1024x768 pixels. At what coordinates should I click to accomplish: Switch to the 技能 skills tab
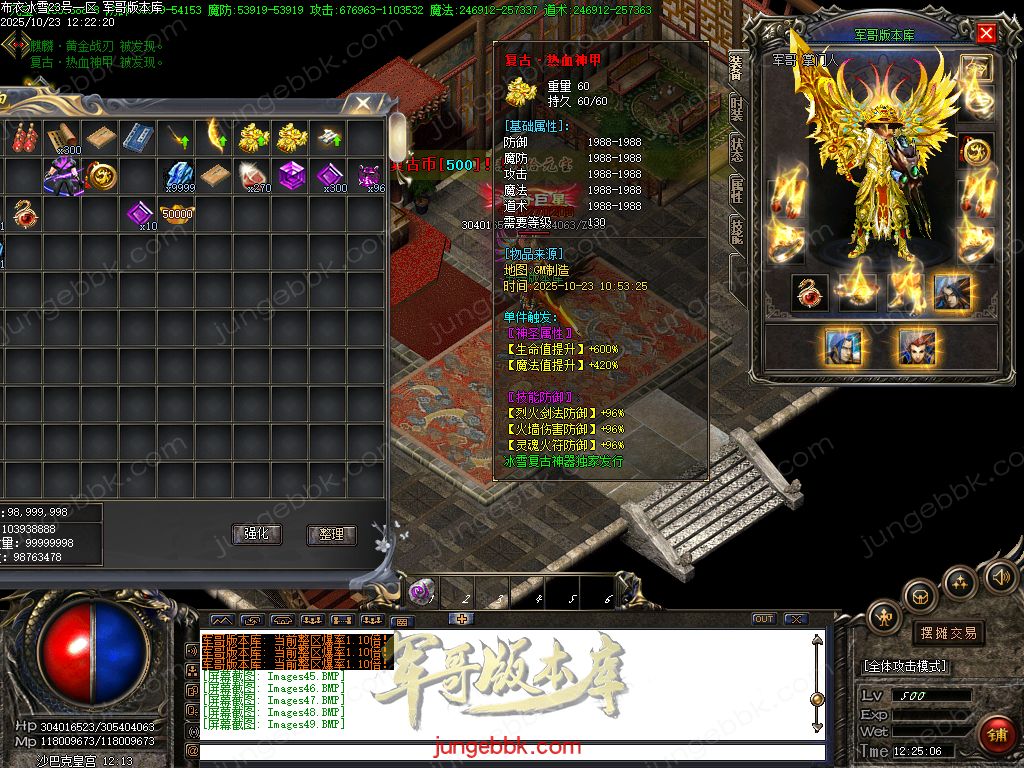point(736,232)
